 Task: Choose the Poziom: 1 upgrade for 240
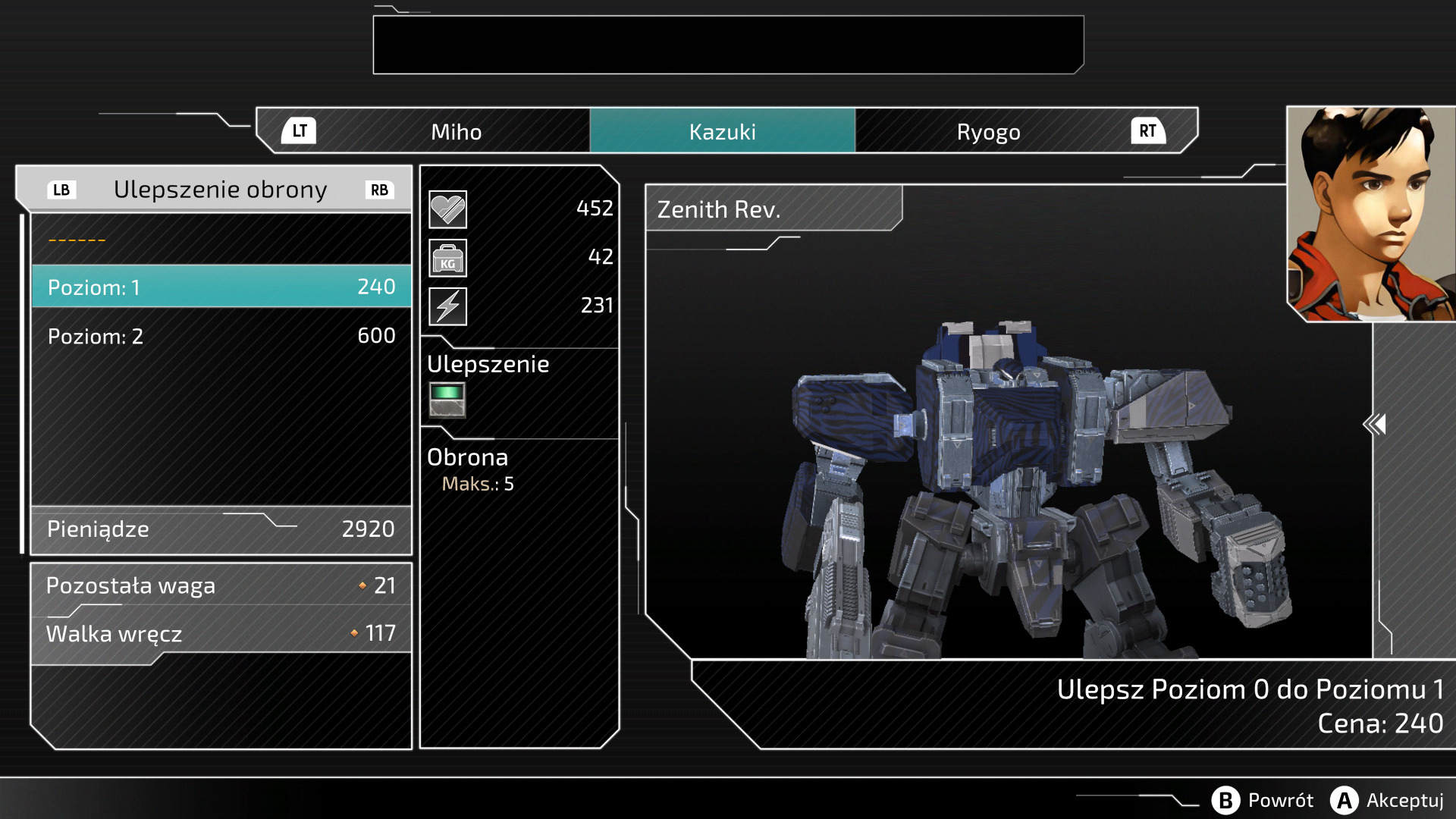[221, 287]
